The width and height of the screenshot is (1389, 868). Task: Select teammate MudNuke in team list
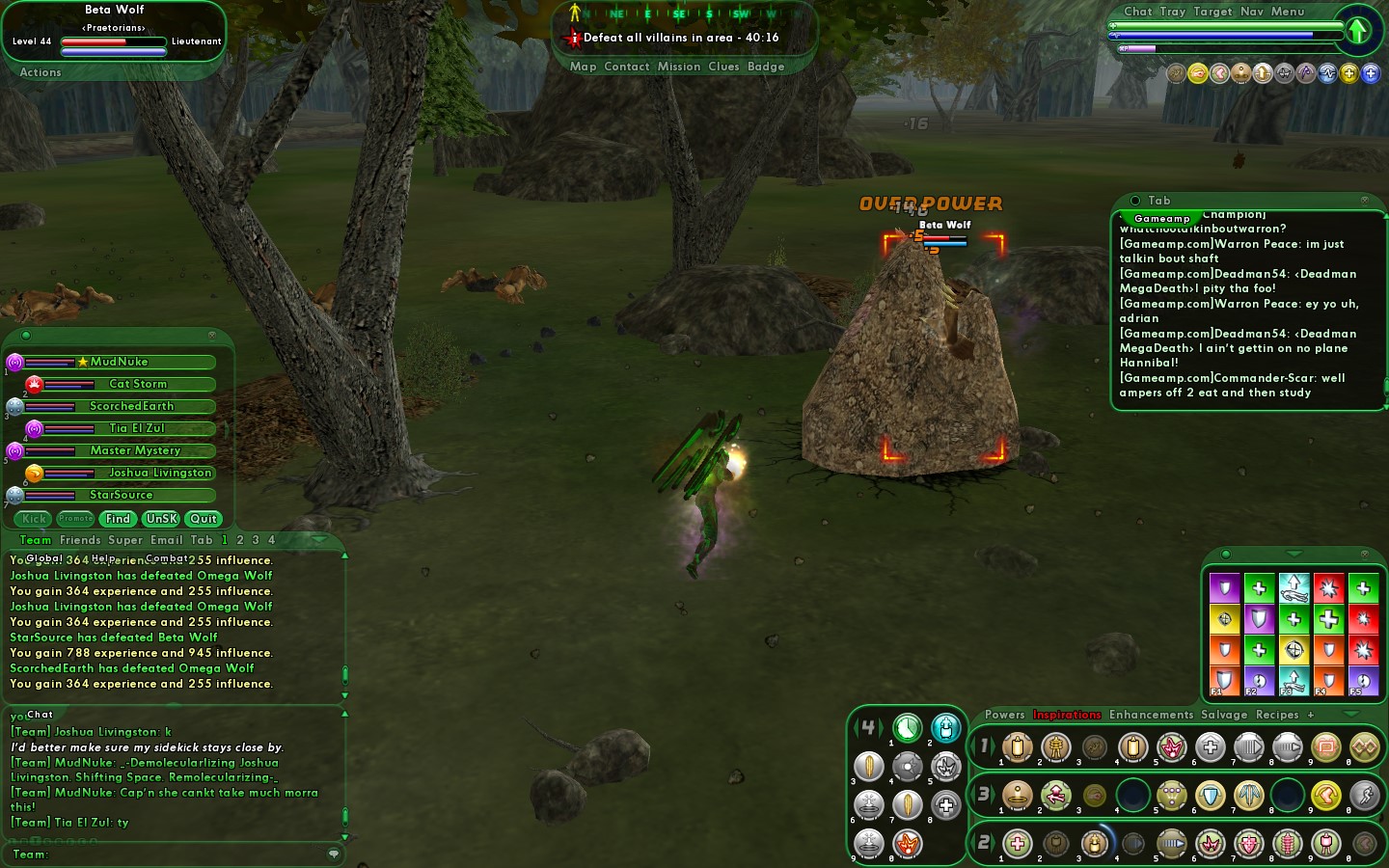click(x=120, y=362)
